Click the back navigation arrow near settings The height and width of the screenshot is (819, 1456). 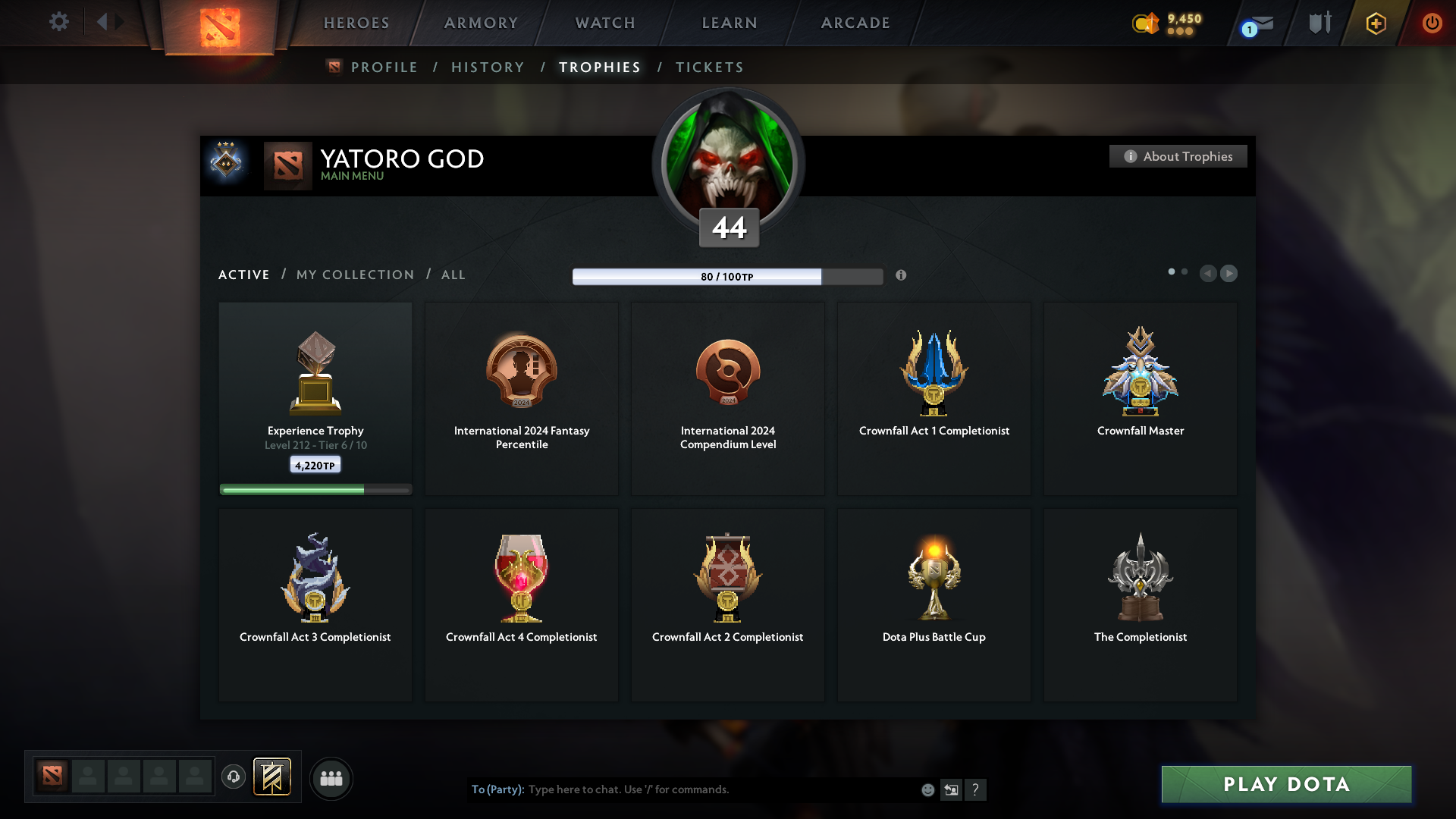pyautogui.click(x=104, y=23)
